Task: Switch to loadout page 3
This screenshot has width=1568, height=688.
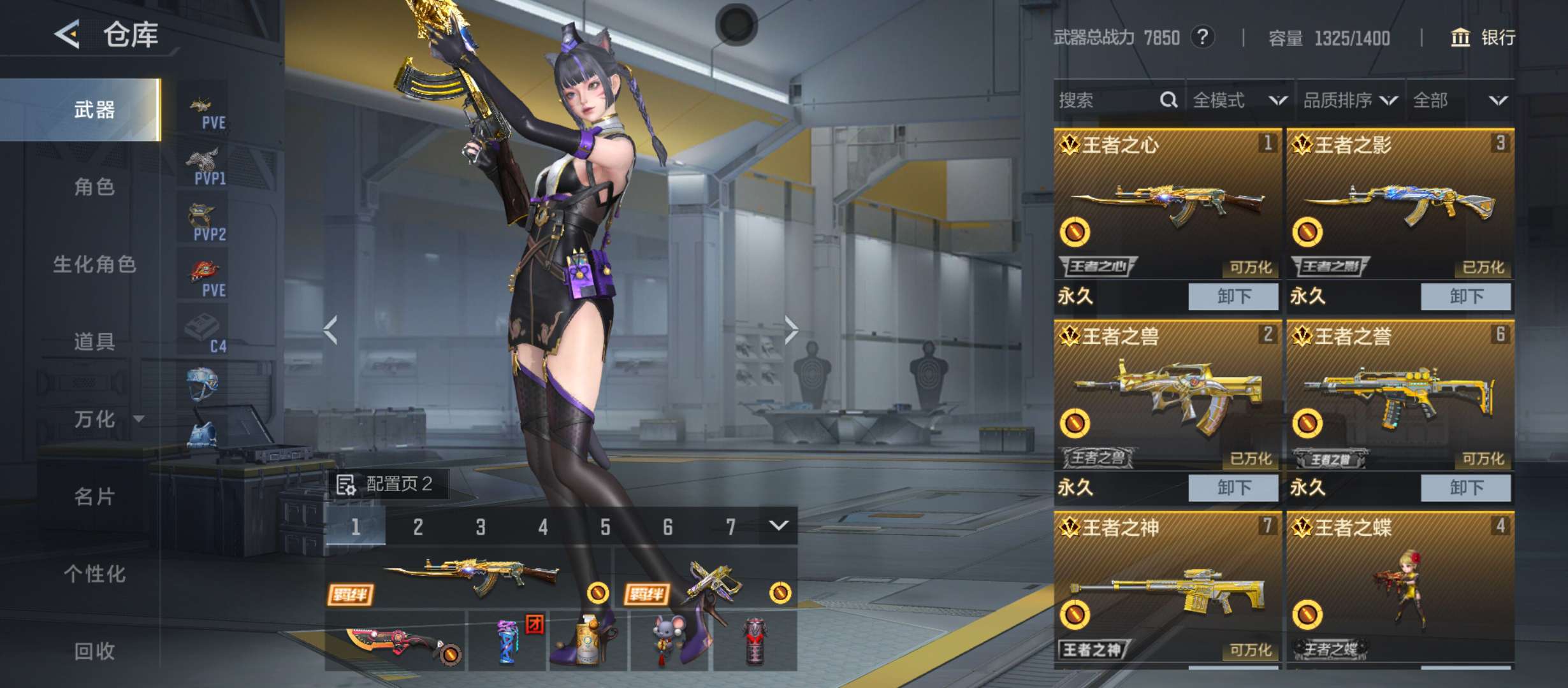Action: 481,527
